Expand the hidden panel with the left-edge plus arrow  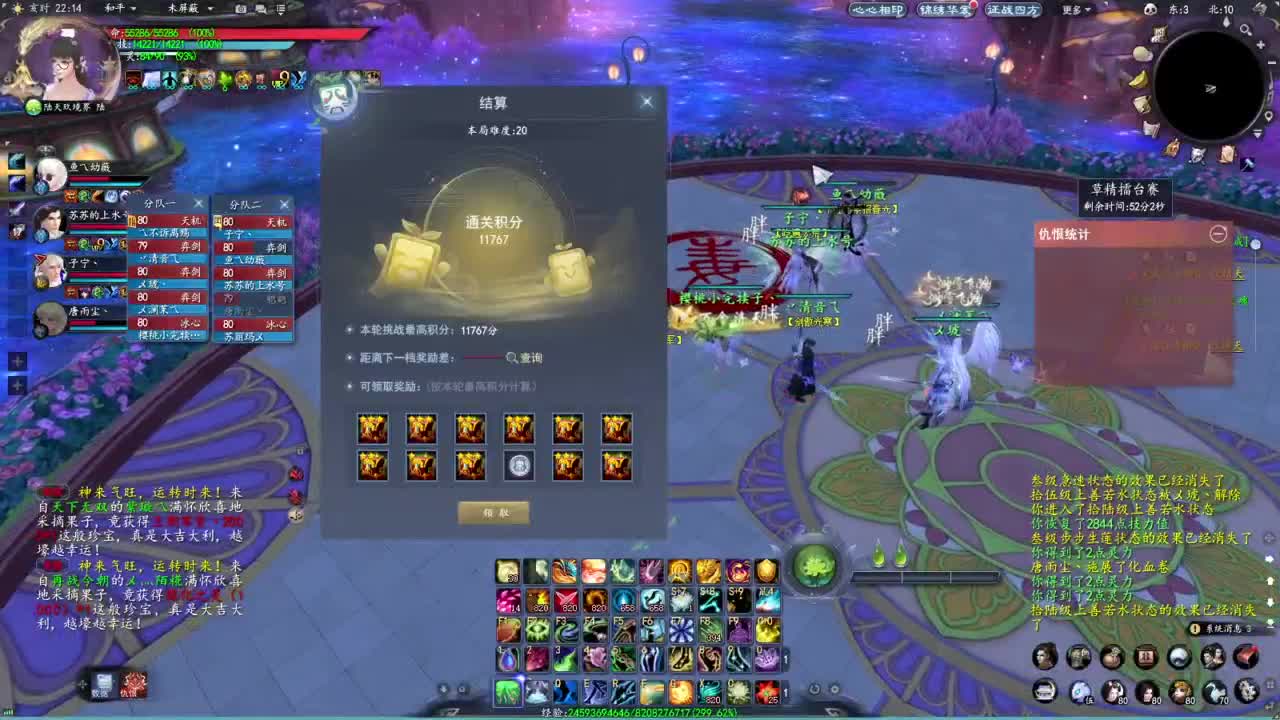click(x=17, y=361)
